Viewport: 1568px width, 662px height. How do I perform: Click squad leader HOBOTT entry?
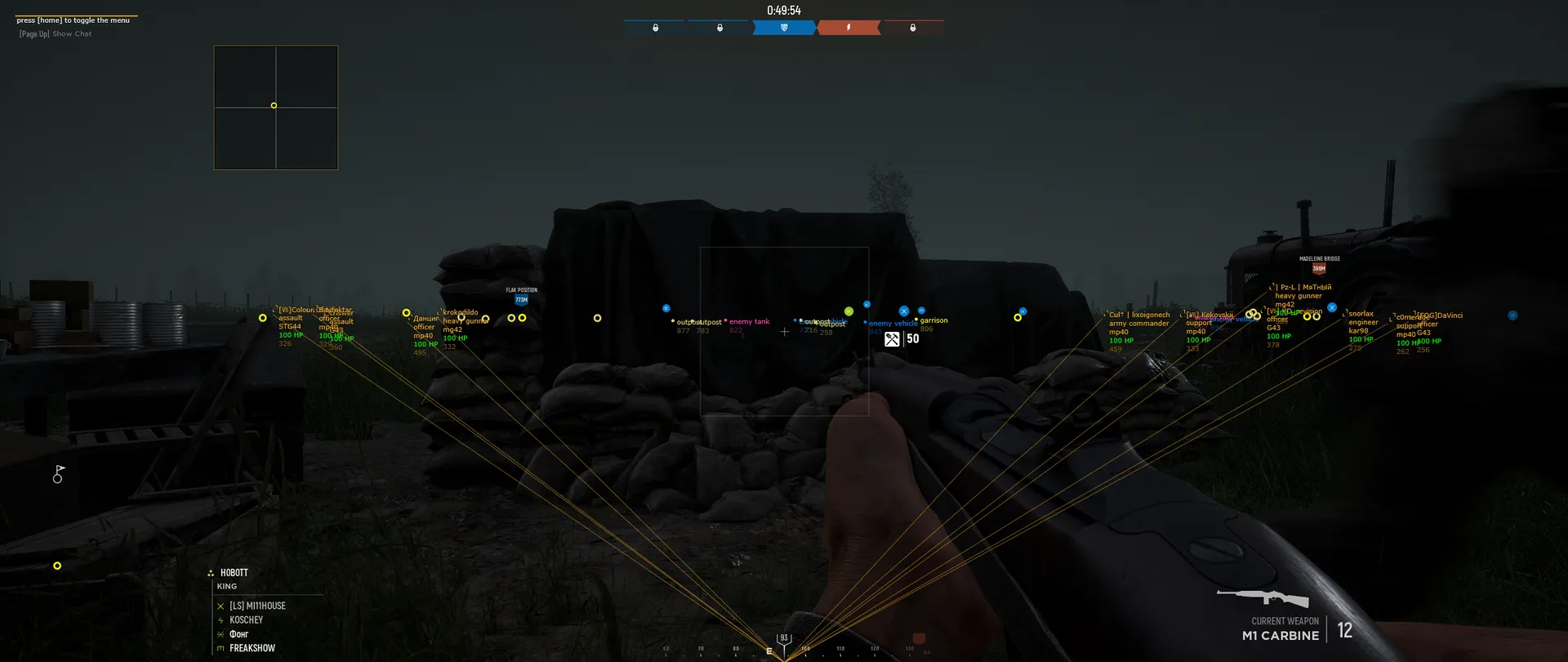pos(234,573)
